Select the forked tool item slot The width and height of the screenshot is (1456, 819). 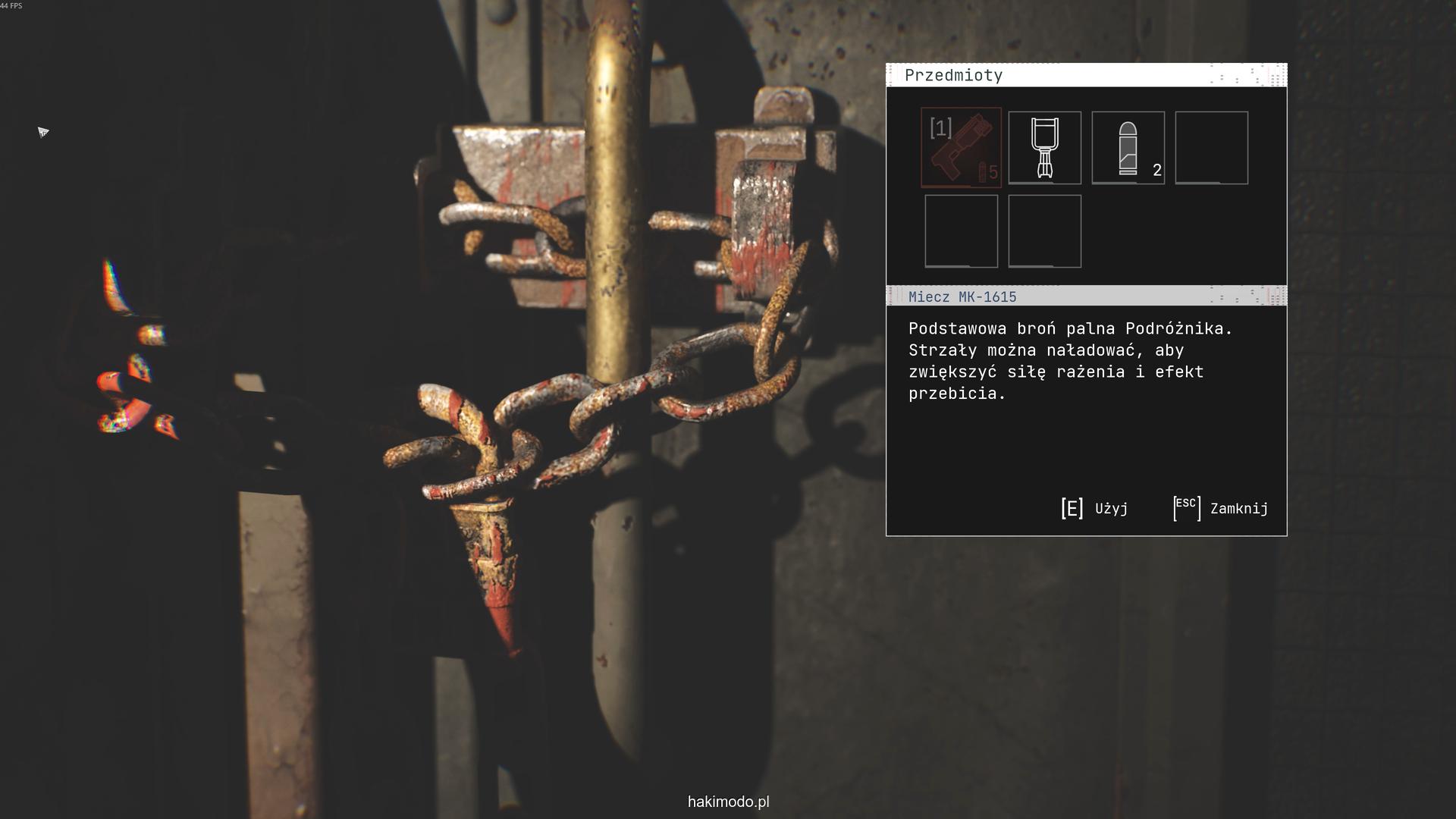coord(1044,147)
